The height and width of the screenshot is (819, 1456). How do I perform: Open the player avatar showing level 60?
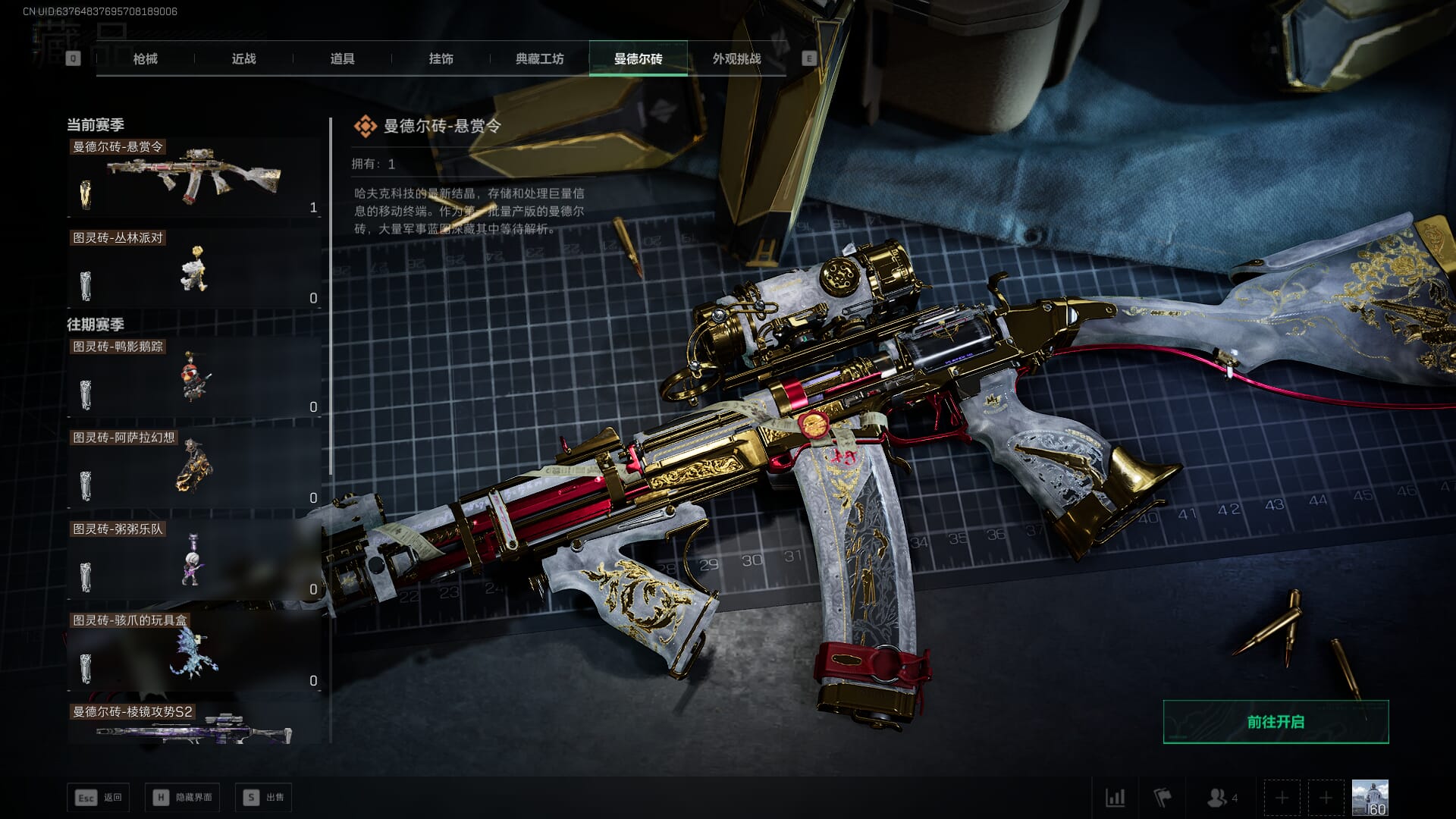click(1370, 798)
